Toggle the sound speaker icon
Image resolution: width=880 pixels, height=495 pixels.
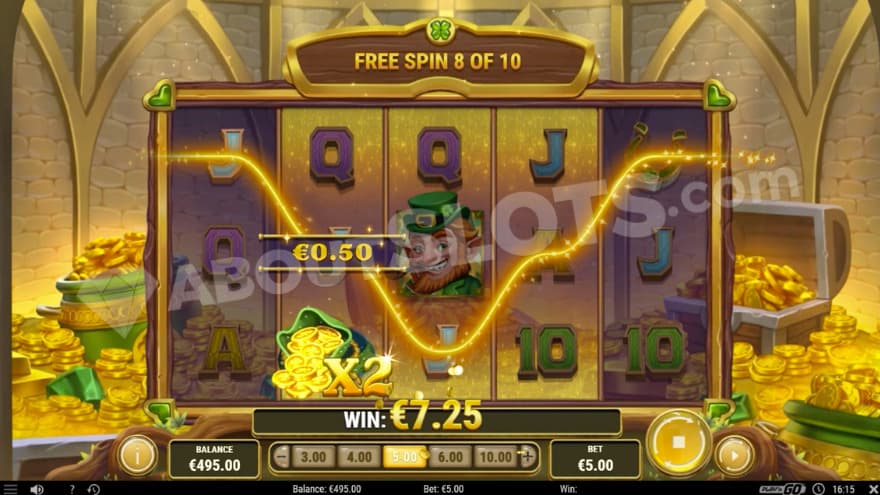click(x=37, y=489)
